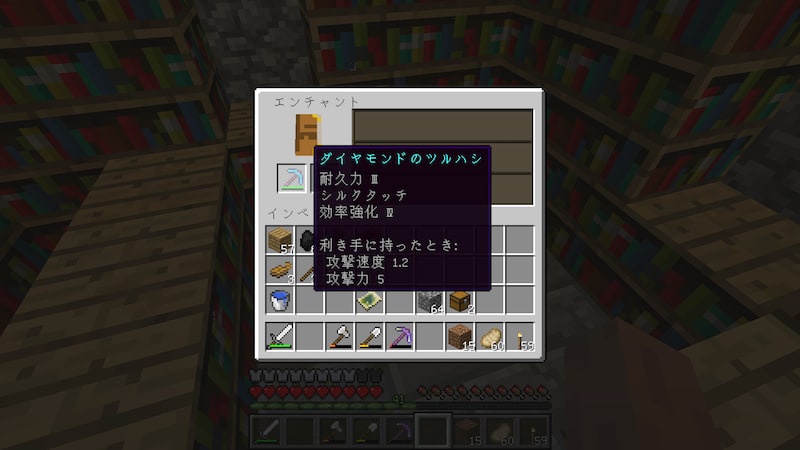Select the shovel in the hotbar row
This screenshot has width=800, height=450.
(369, 337)
